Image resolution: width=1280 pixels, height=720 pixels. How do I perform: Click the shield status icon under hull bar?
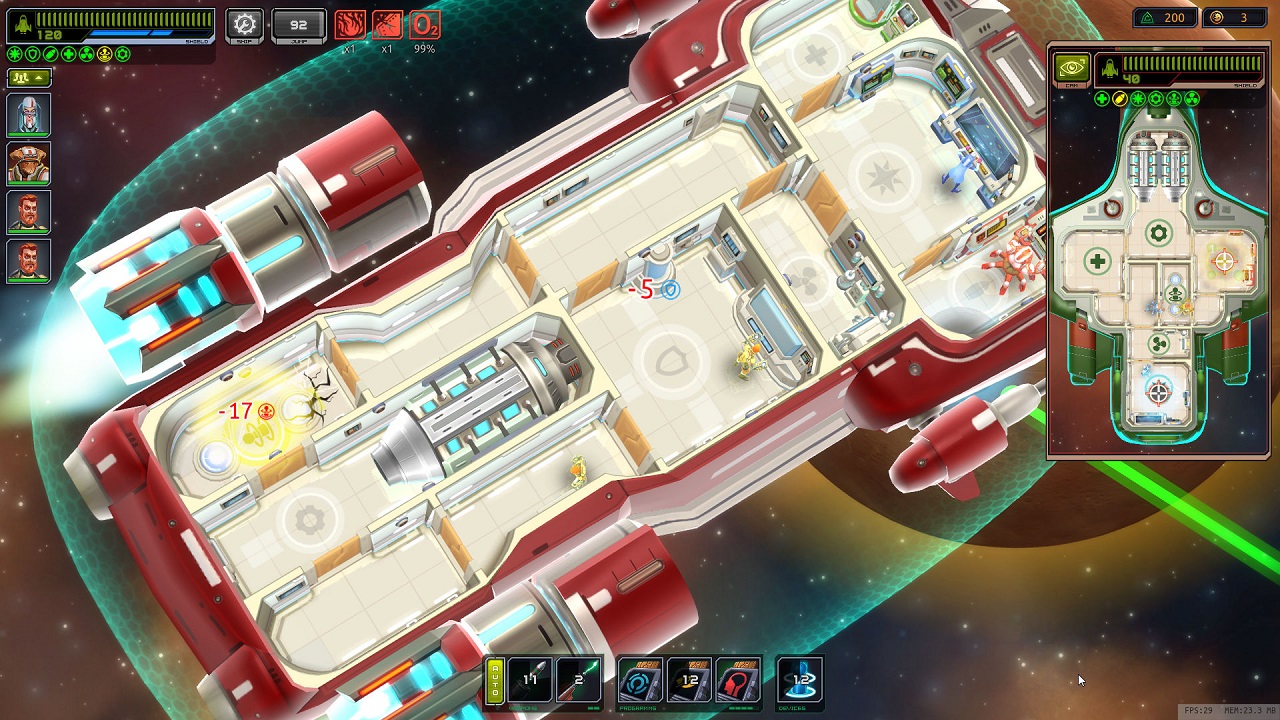pyautogui.click(x=32, y=54)
